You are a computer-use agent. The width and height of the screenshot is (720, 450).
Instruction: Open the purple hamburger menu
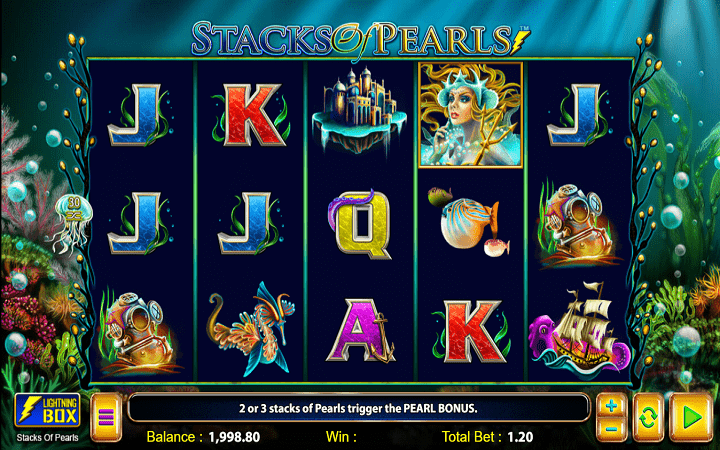[105, 418]
